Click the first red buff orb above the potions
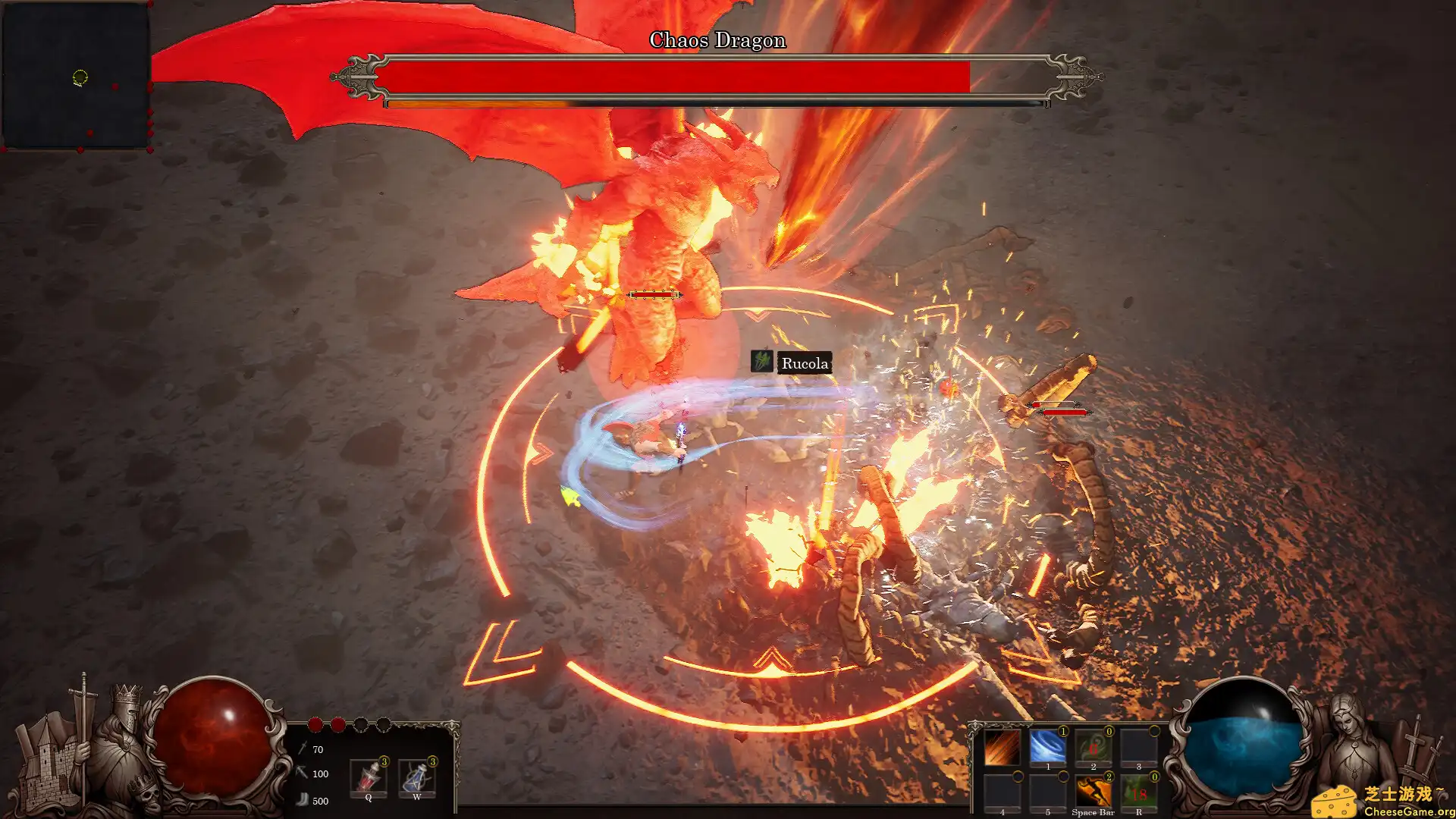The height and width of the screenshot is (819, 1456). click(x=315, y=724)
